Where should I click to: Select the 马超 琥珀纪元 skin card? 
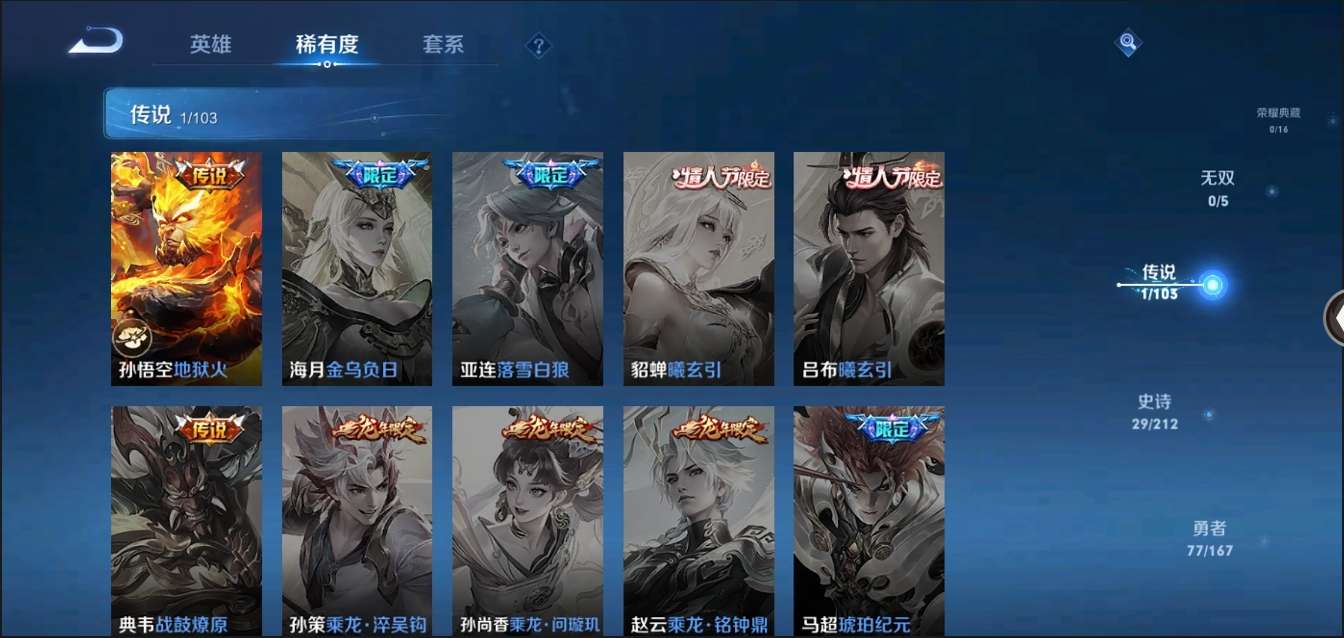(x=869, y=520)
